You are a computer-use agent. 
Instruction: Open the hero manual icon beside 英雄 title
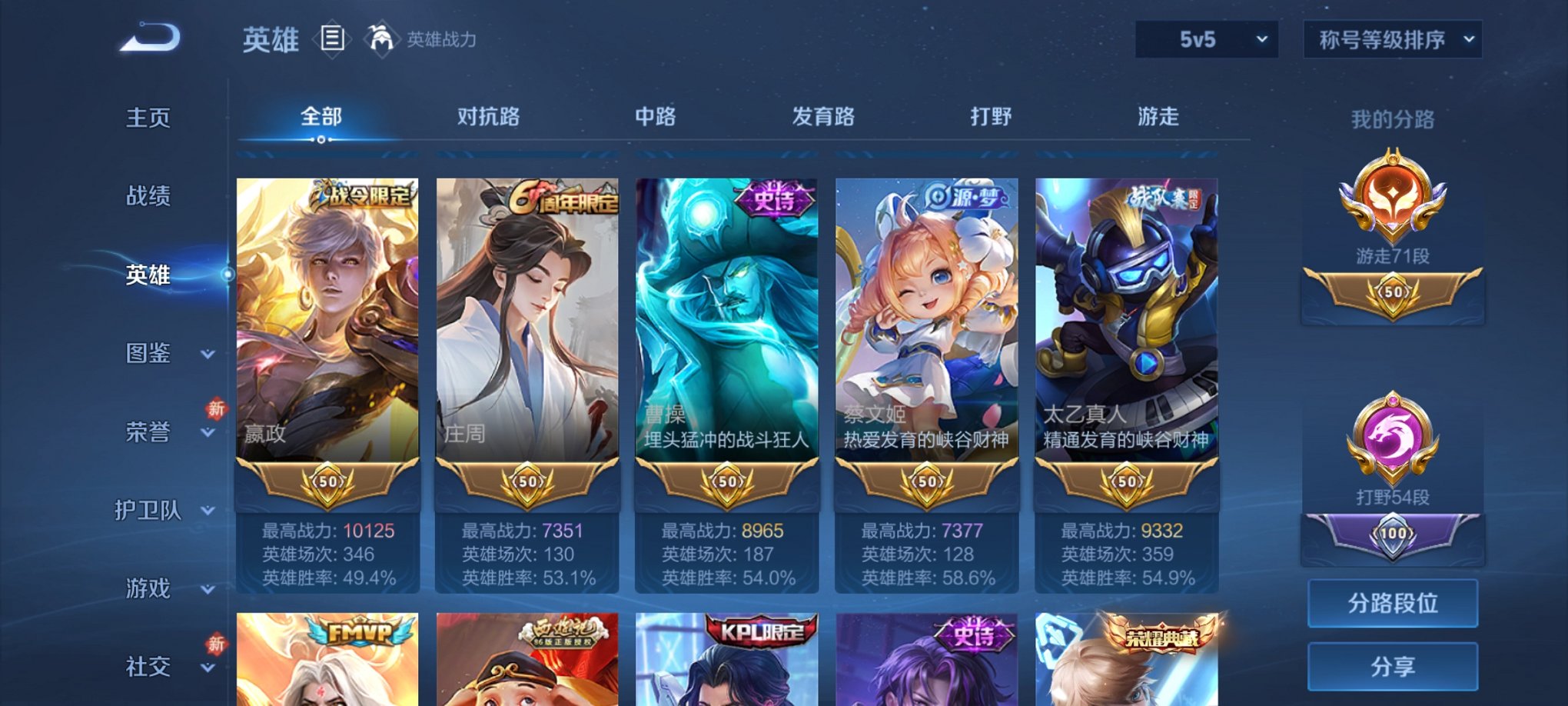pos(332,40)
